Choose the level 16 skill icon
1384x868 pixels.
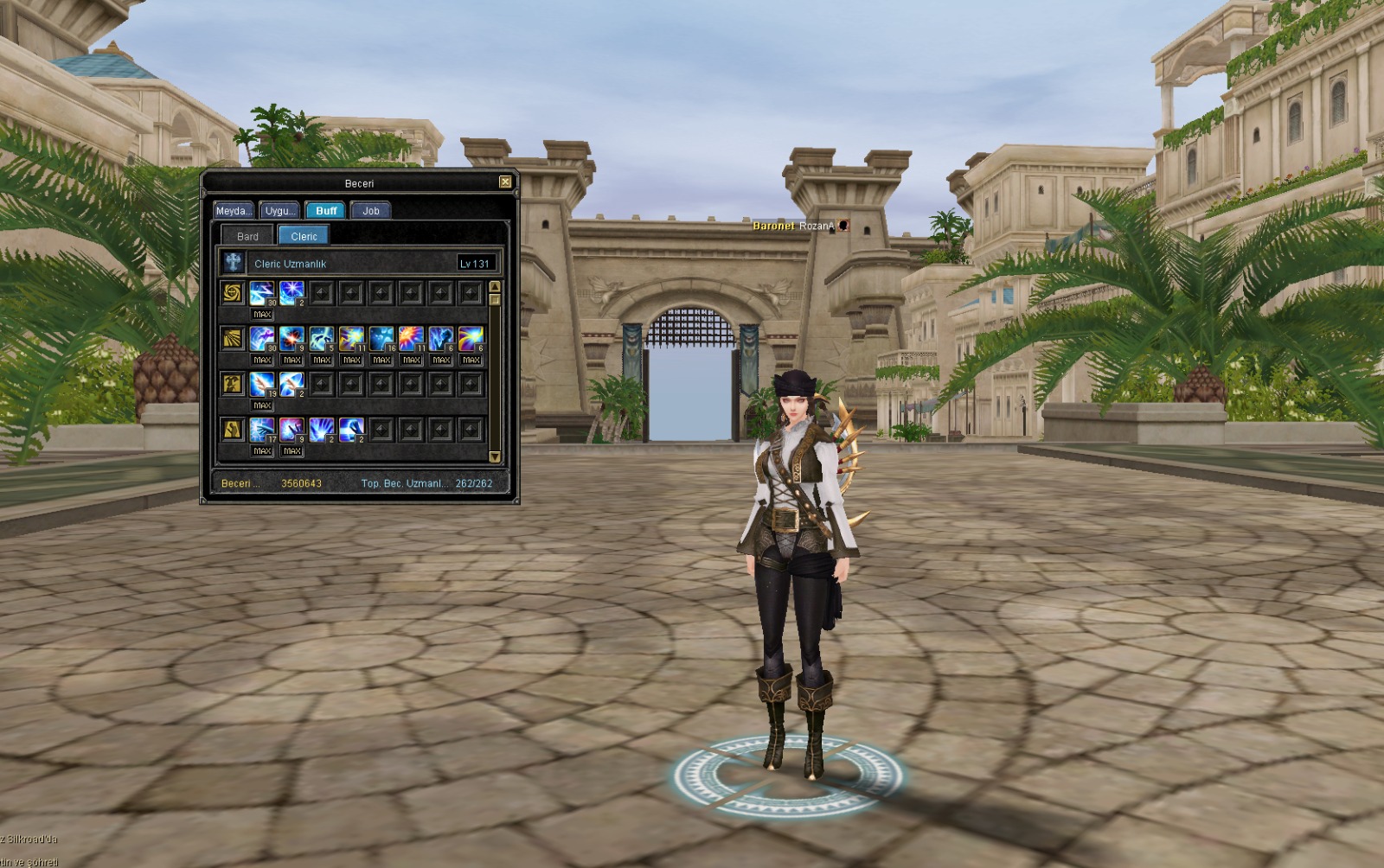381,338
